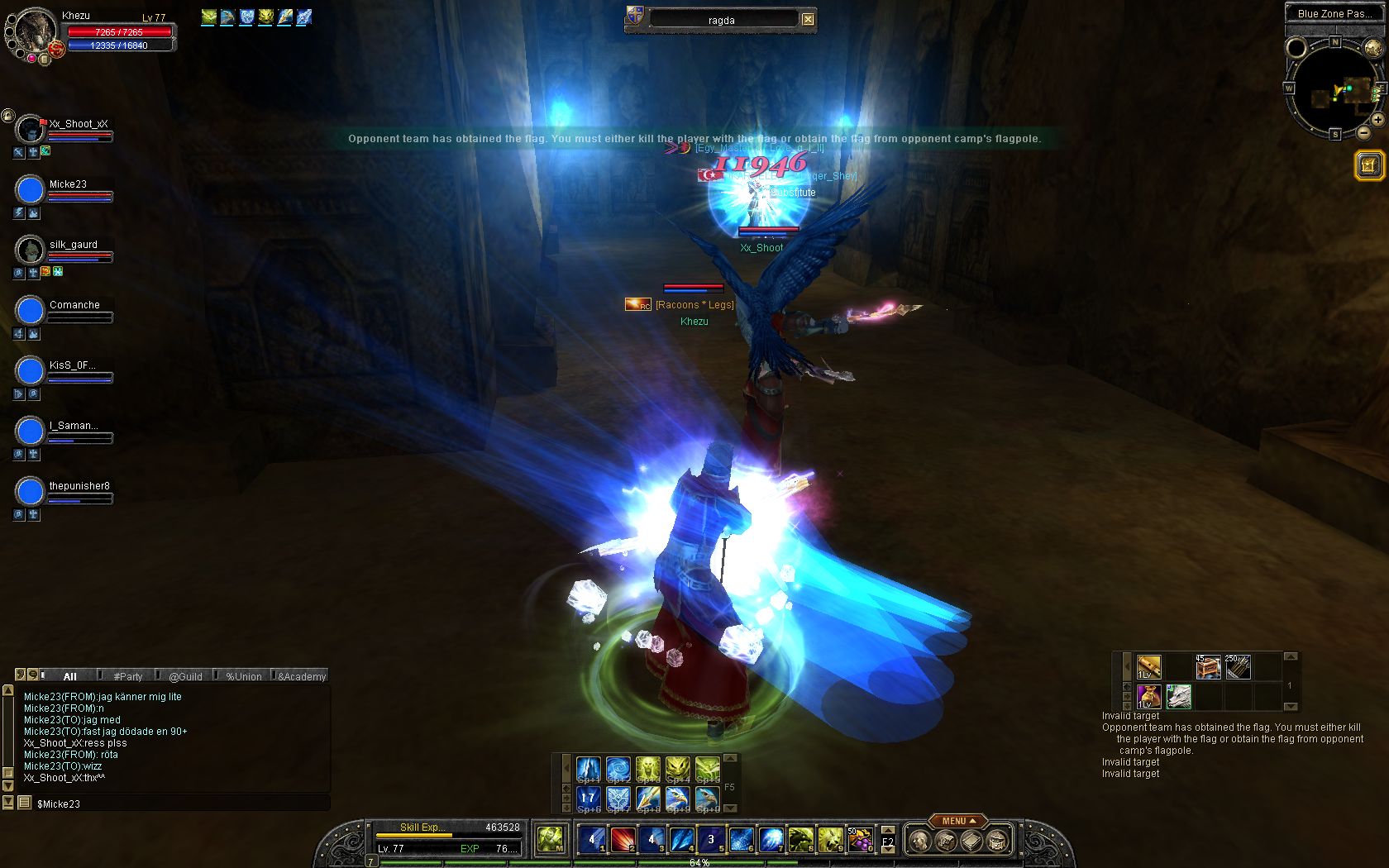Switch to the @Guild chat tab
The height and width of the screenshot is (868, 1389).
185,676
